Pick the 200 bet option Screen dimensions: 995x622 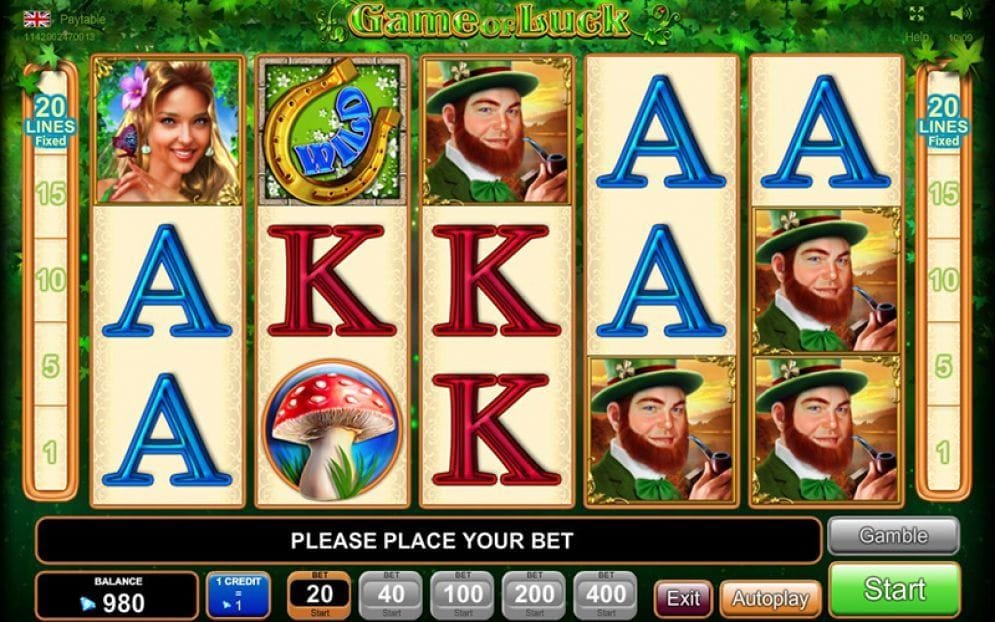pyautogui.click(x=534, y=596)
